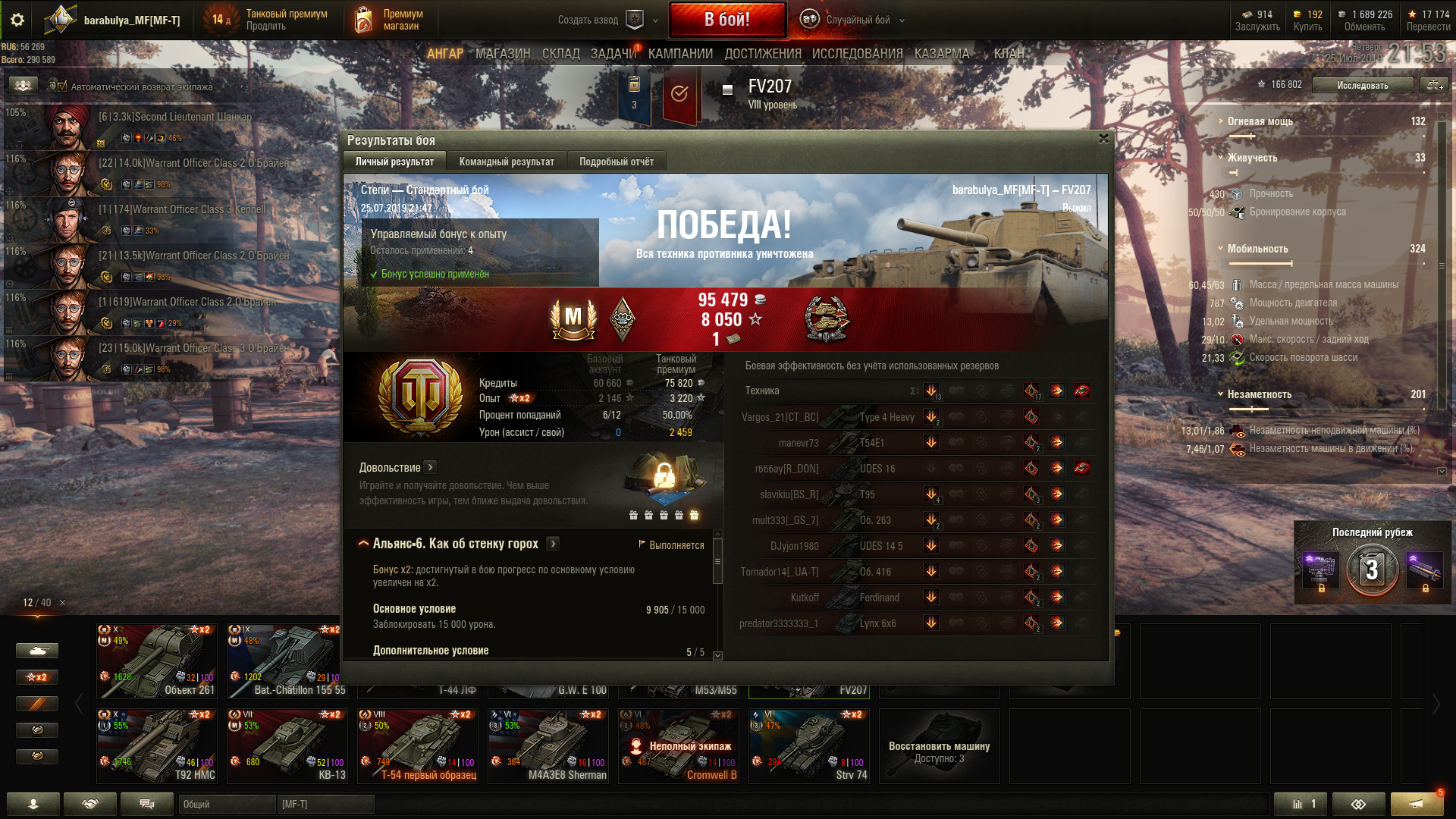
Task: Select the T92 HMC tank
Action: (157, 745)
